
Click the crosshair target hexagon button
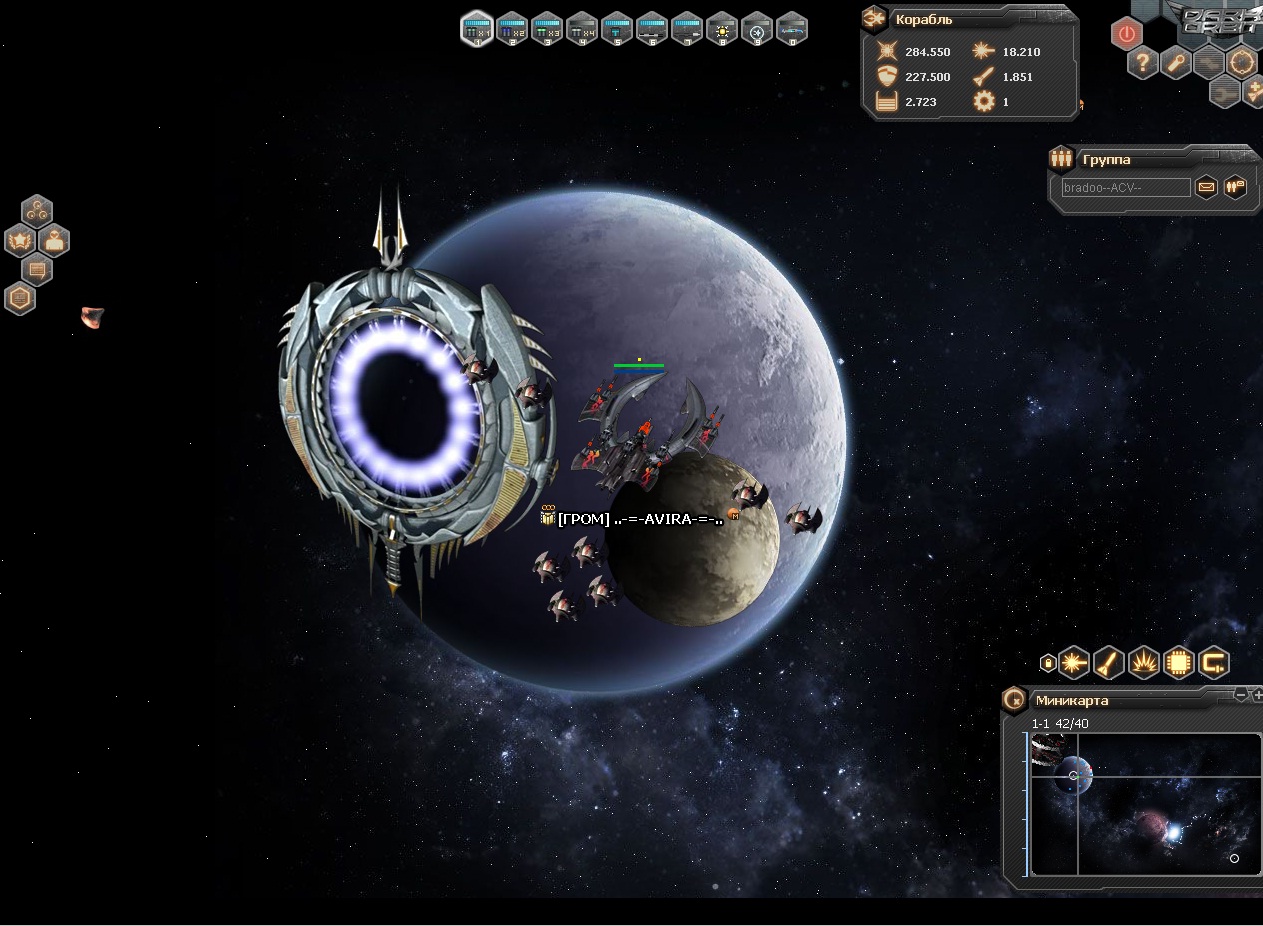(x=1242, y=64)
